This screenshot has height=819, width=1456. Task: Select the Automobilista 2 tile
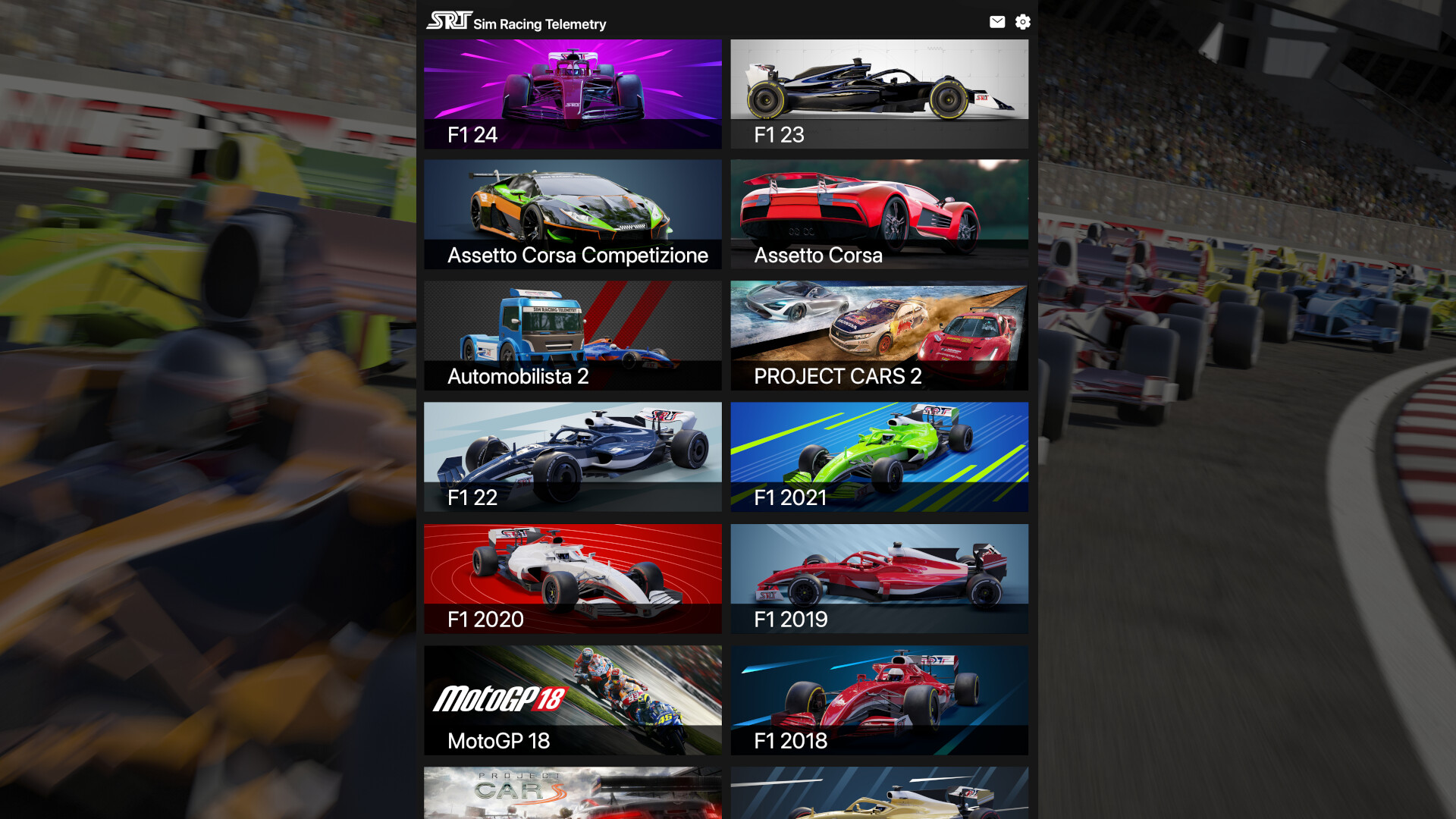point(573,335)
